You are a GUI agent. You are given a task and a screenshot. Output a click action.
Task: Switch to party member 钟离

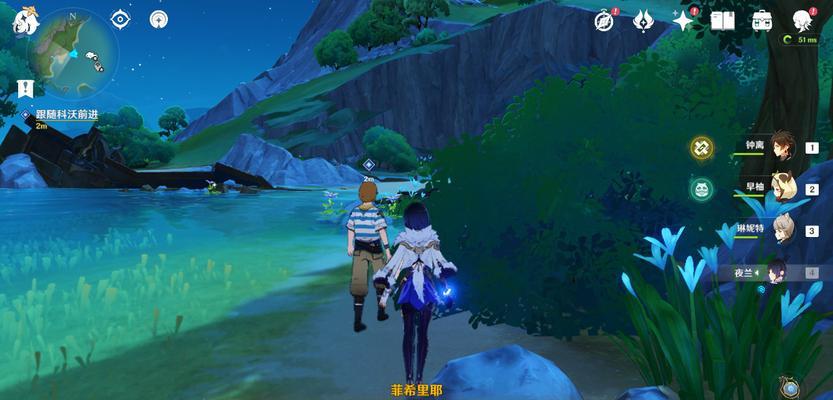pos(780,147)
